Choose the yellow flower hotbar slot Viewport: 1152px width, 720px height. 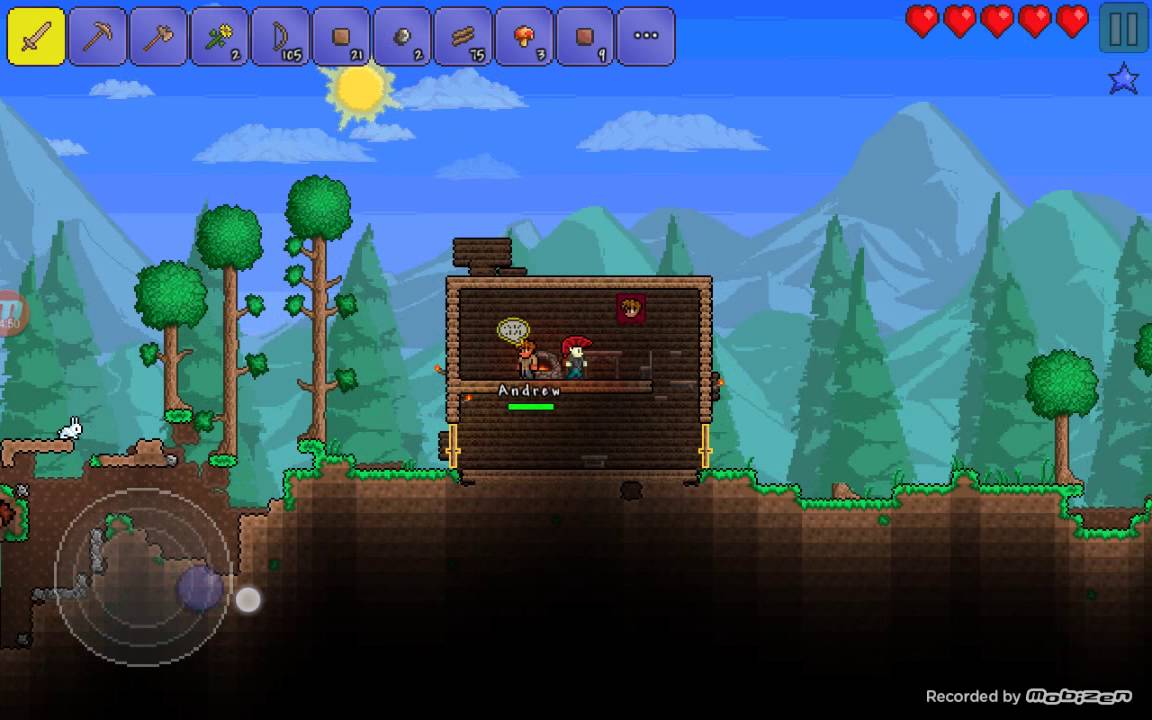pyautogui.click(x=220, y=37)
